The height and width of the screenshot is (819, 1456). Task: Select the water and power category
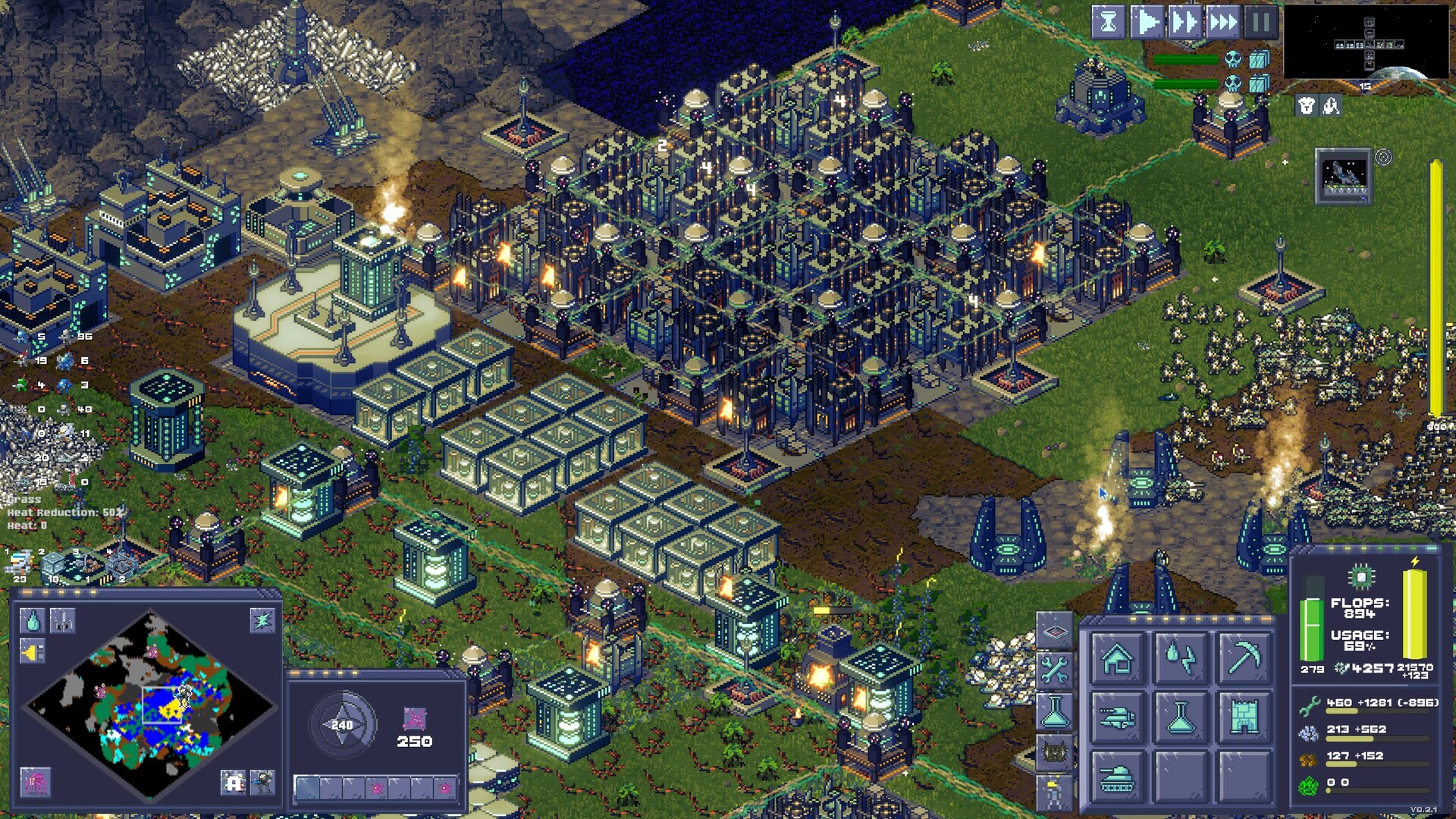pyautogui.click(x=1180, y=657)
